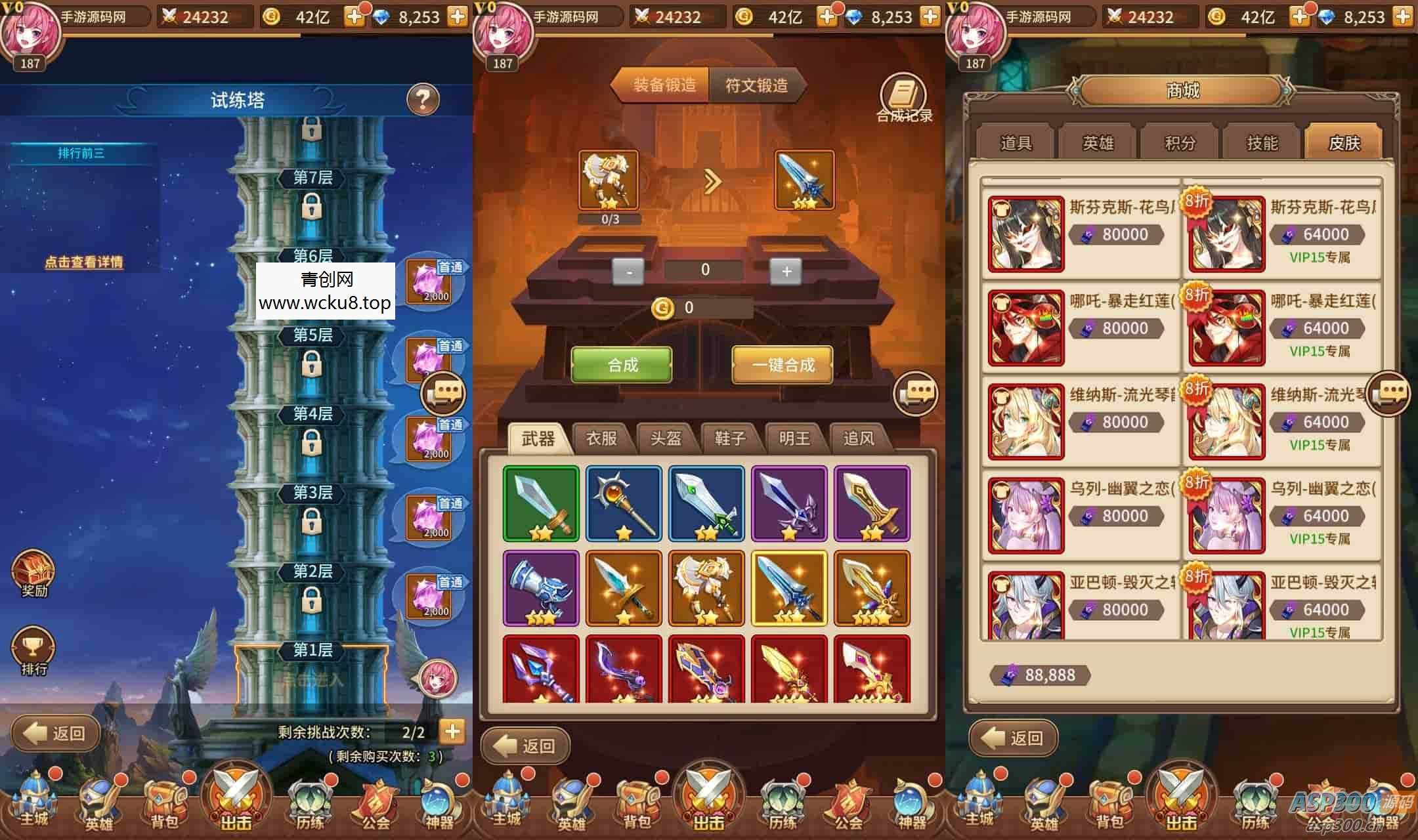This screenshot has height=840, width=1418.
Task: Increase forge quantity with the plus stepper
Action: coord(785,270)
